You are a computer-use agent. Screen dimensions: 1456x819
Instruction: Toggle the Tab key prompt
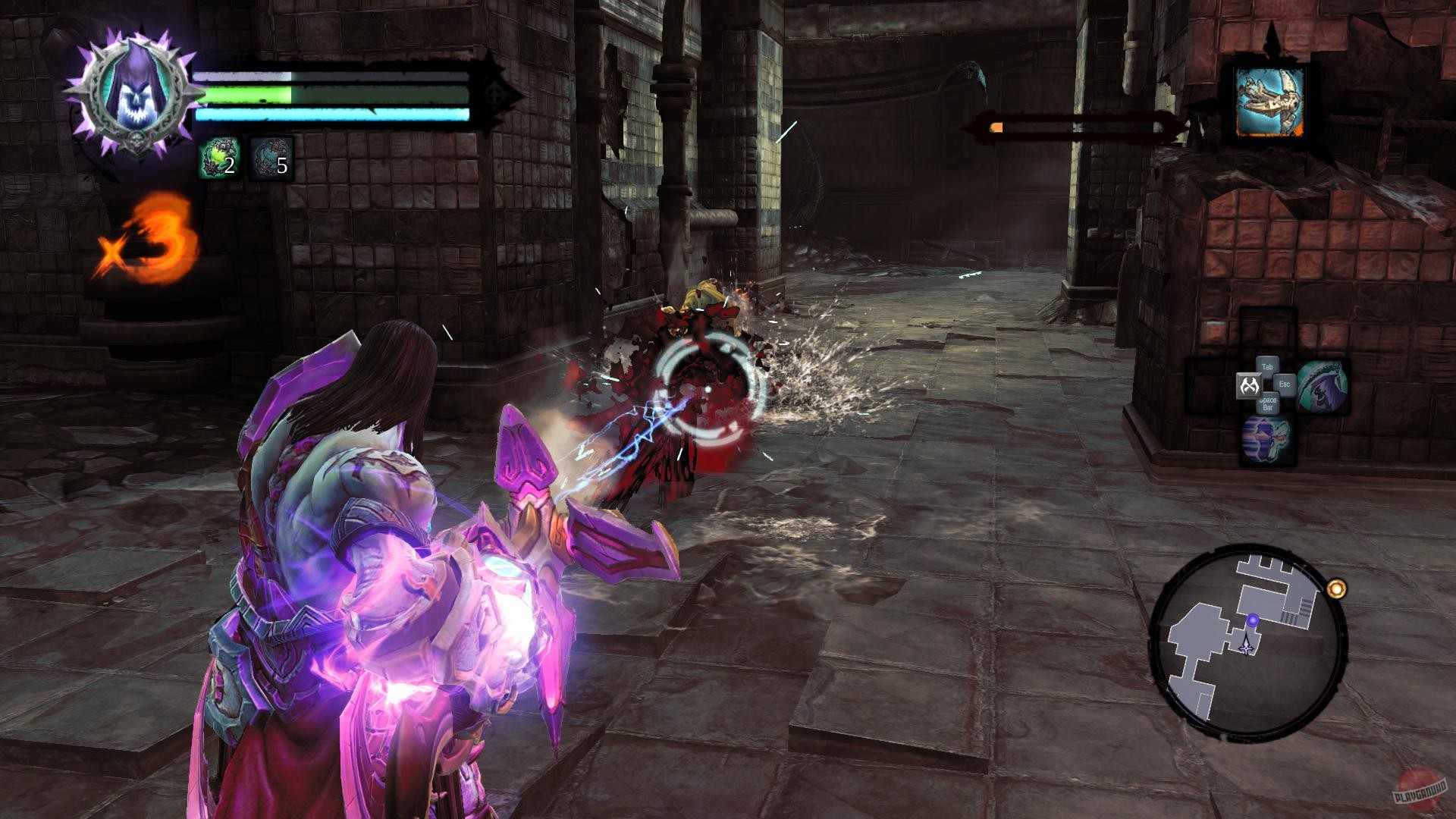pos(1267,366)
